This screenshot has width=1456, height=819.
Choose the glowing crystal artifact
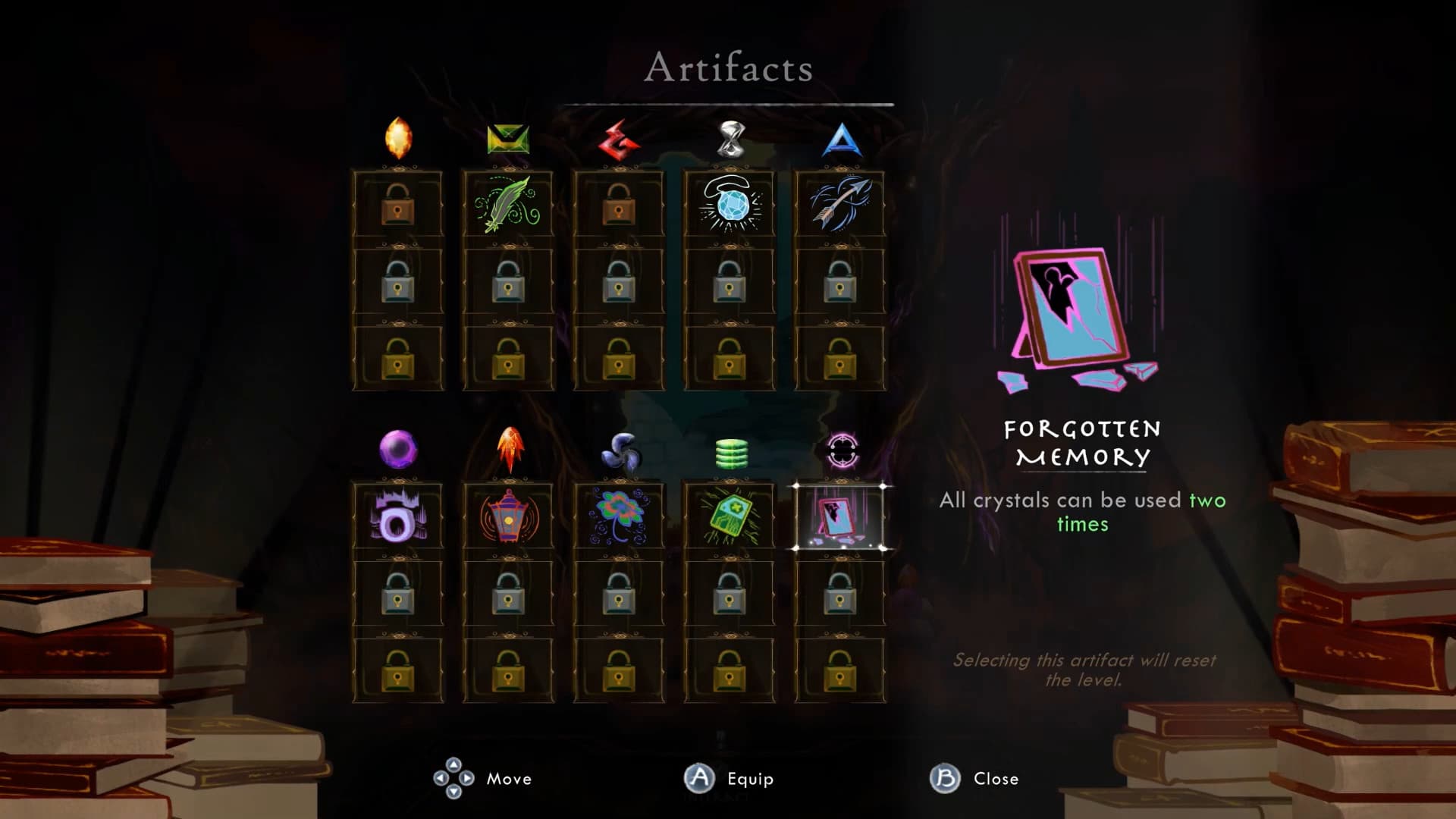click(728, 203)
